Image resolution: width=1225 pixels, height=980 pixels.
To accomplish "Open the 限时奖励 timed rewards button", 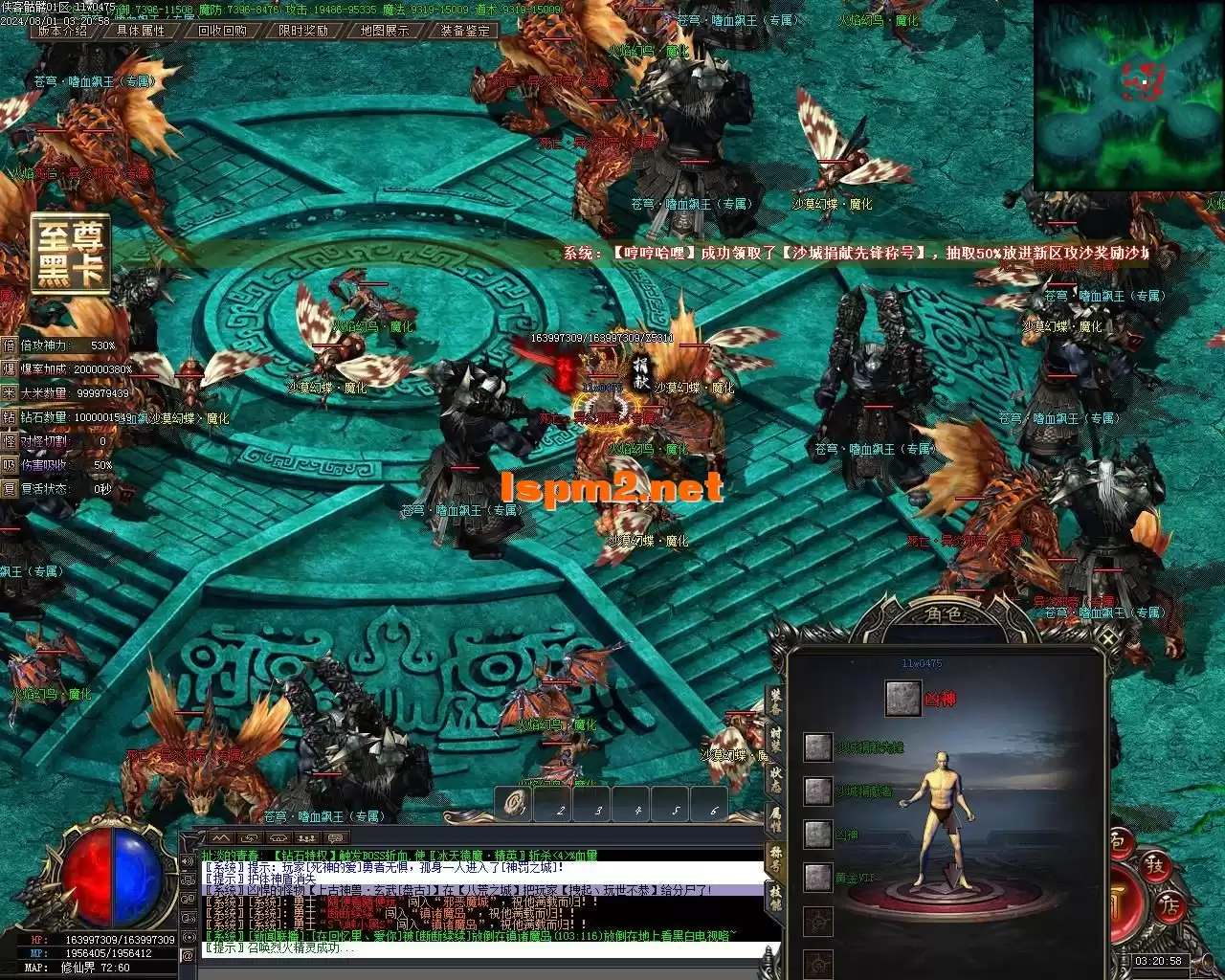I will click(303, 31).
